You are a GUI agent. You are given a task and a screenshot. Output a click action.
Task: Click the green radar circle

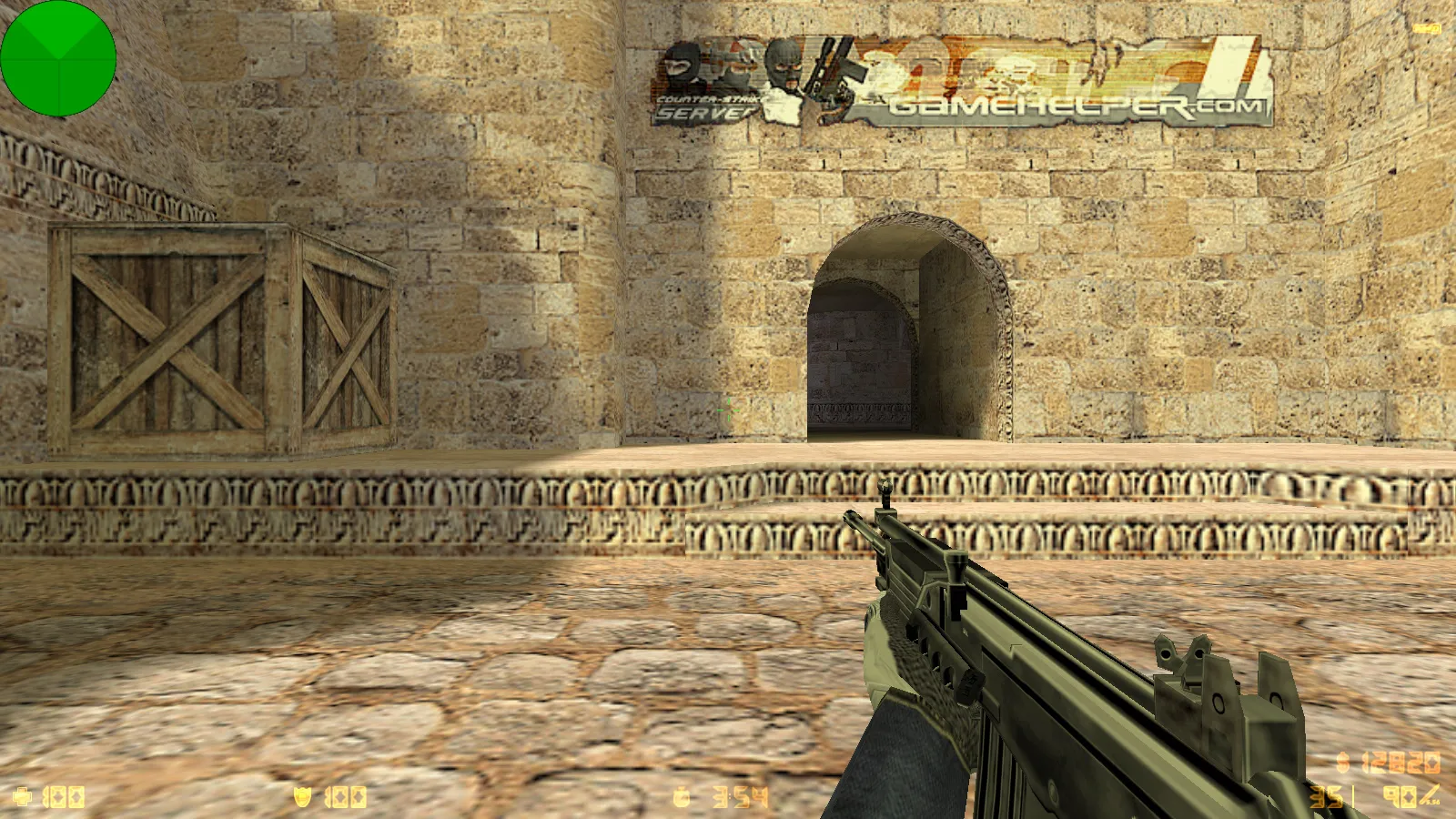[58, 58]
